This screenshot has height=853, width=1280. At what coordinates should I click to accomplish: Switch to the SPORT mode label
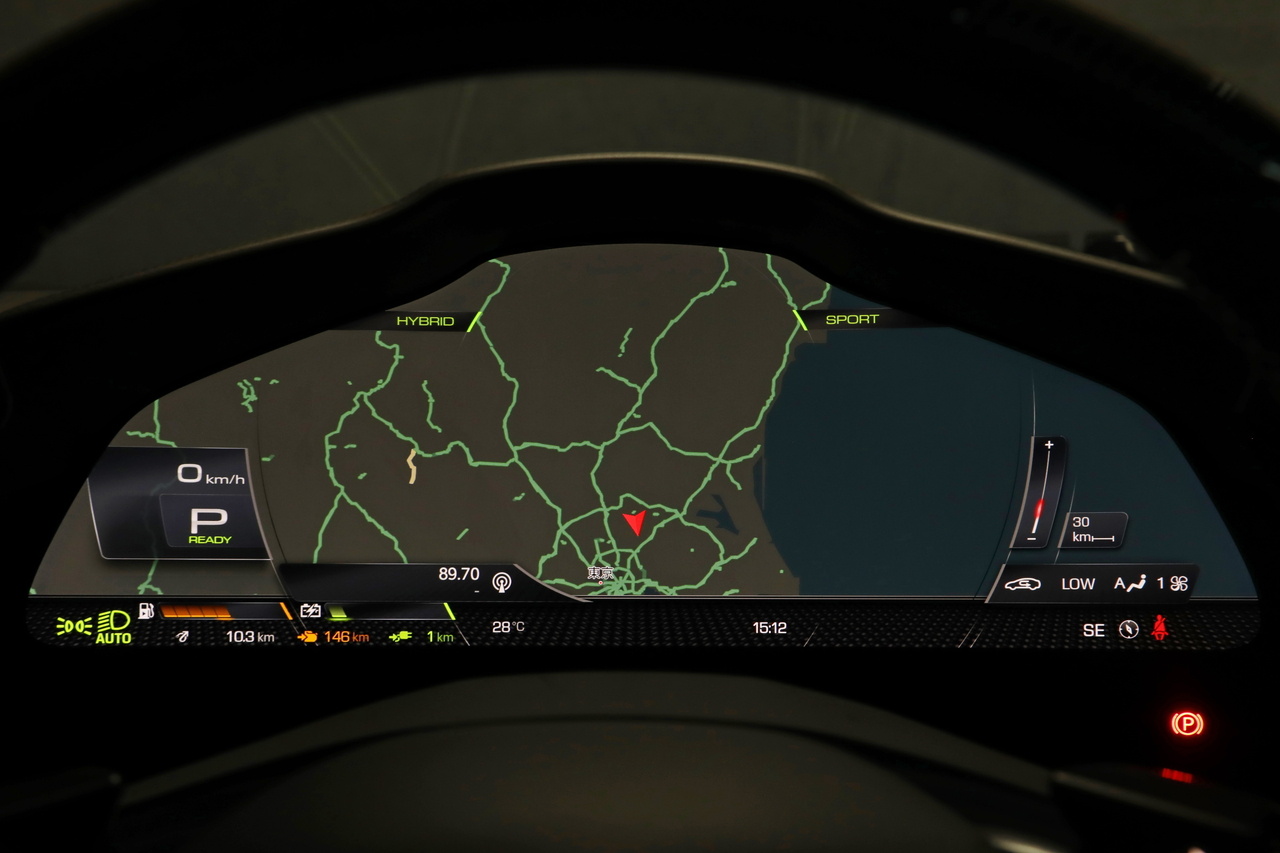coord(852,320)
